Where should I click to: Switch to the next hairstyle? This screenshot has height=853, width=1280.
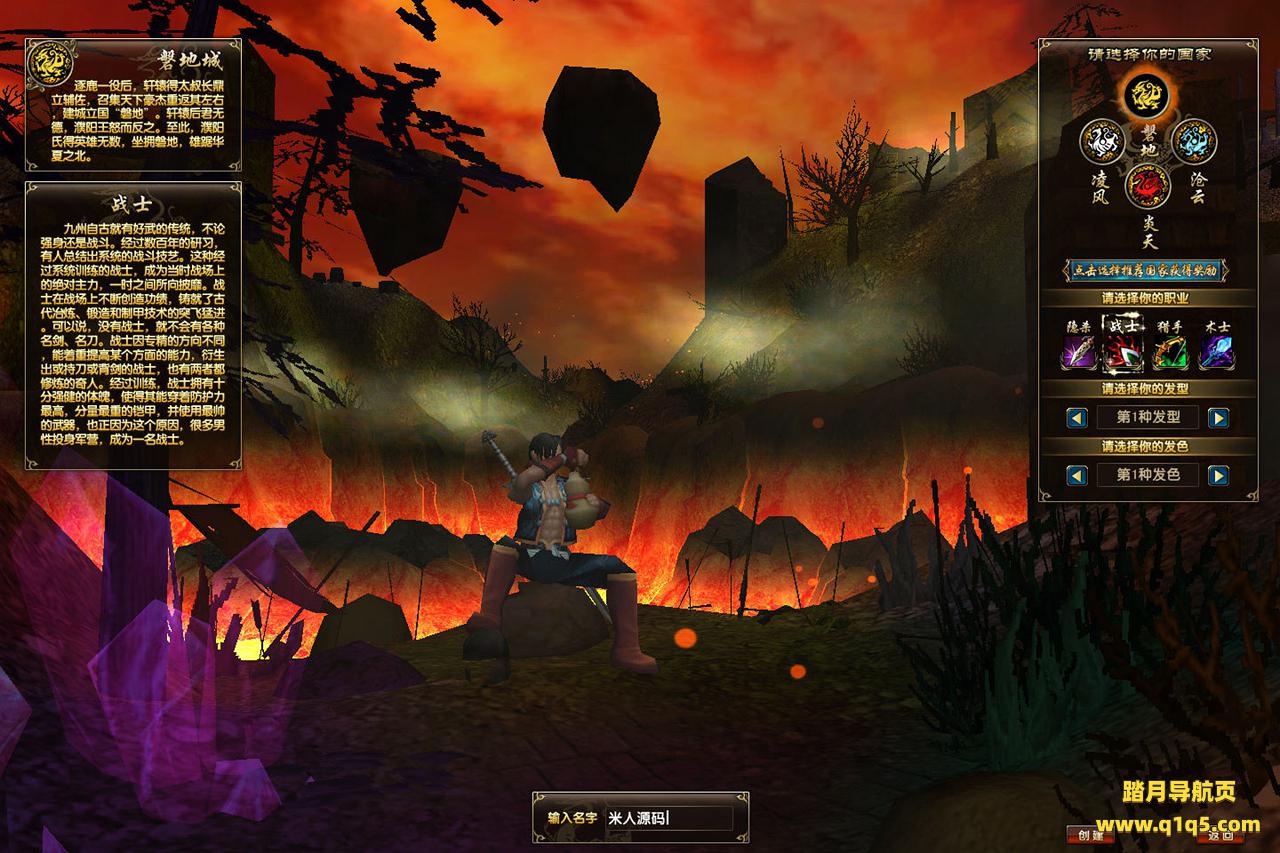pos(1218,417)
